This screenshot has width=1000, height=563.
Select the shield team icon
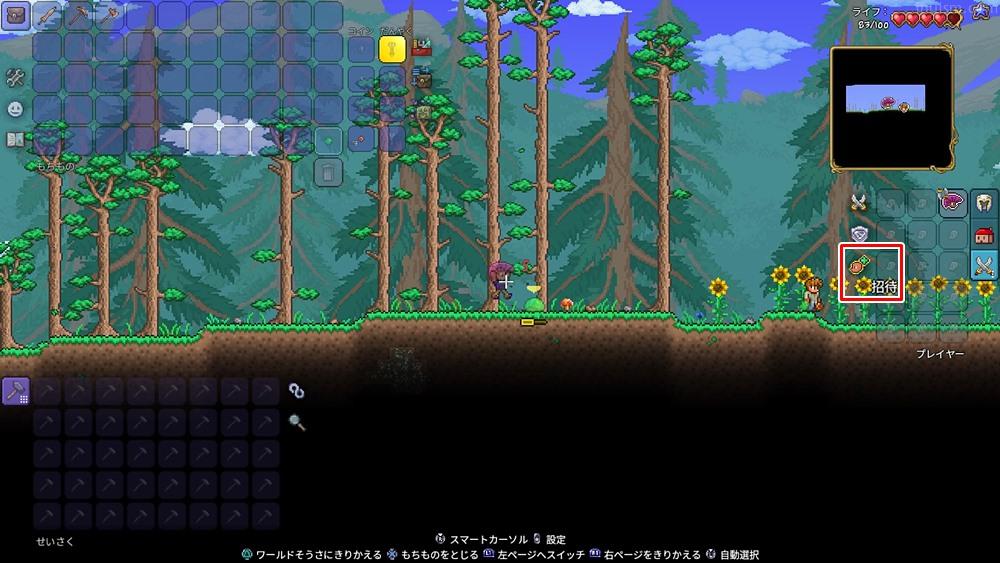(858, 234)
